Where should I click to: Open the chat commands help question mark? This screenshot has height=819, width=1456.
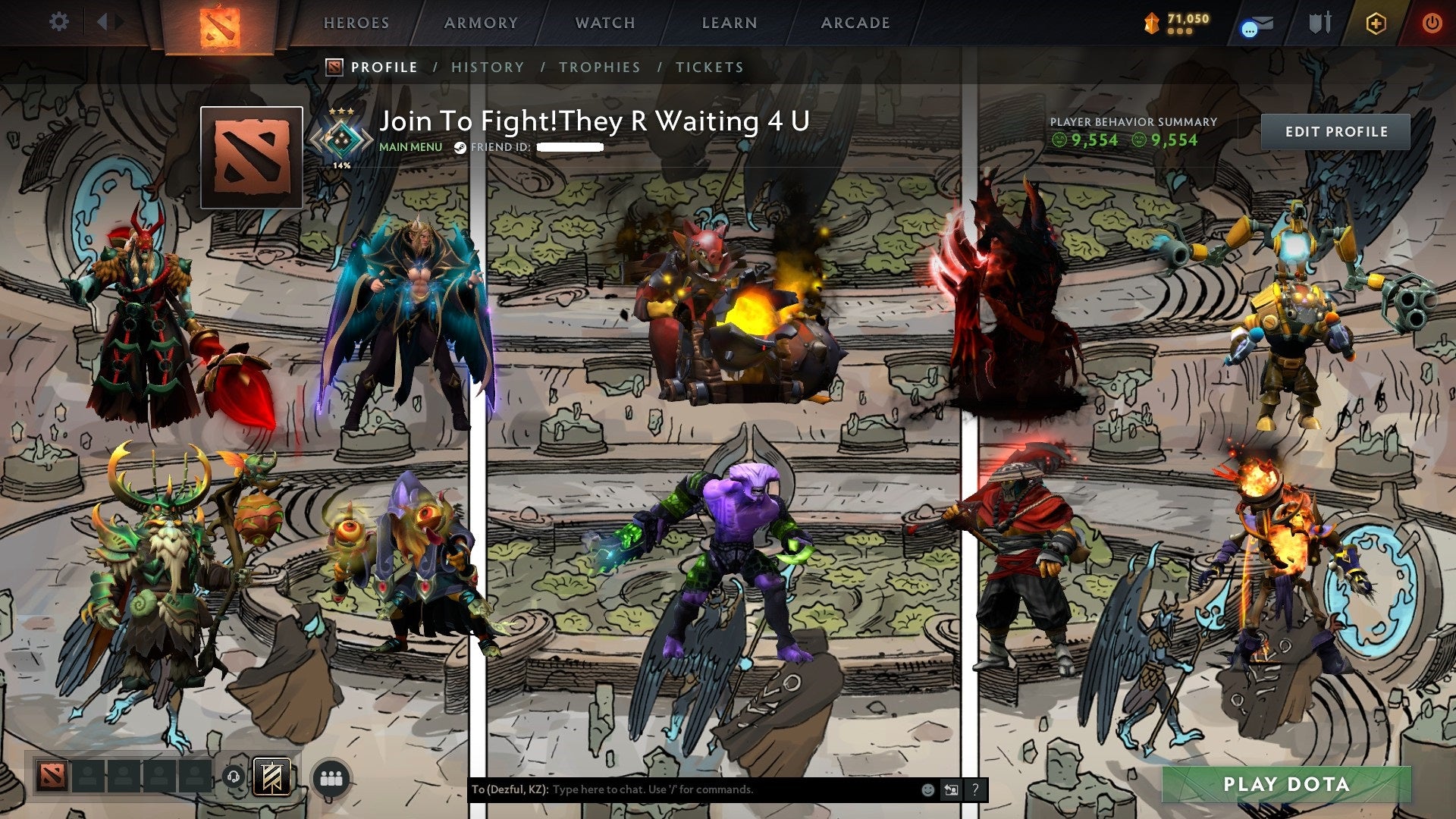(974, 789)
